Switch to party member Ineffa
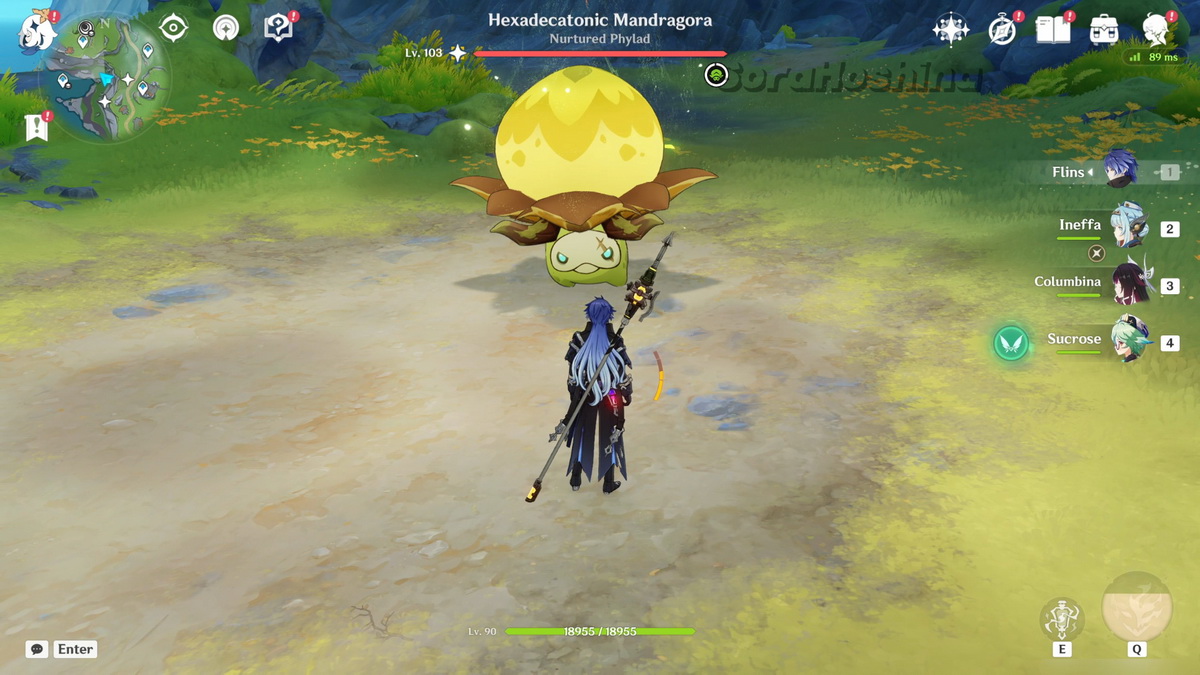The height and width of the screenshot is (675, 1200). pyautogui.click(x=1128, y=228)
